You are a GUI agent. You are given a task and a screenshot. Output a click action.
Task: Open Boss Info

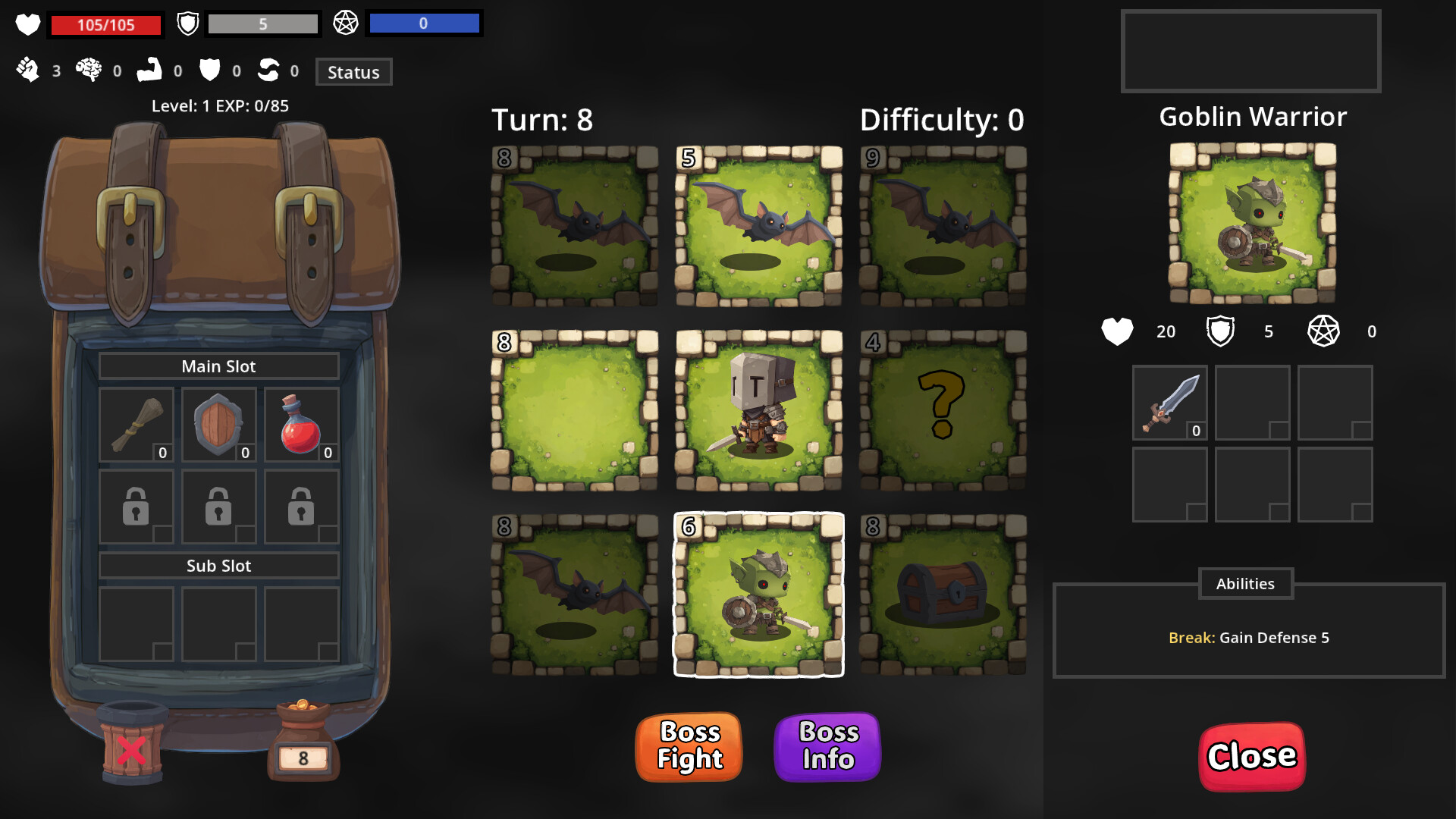pyautogui.click(x=827, y=747)
